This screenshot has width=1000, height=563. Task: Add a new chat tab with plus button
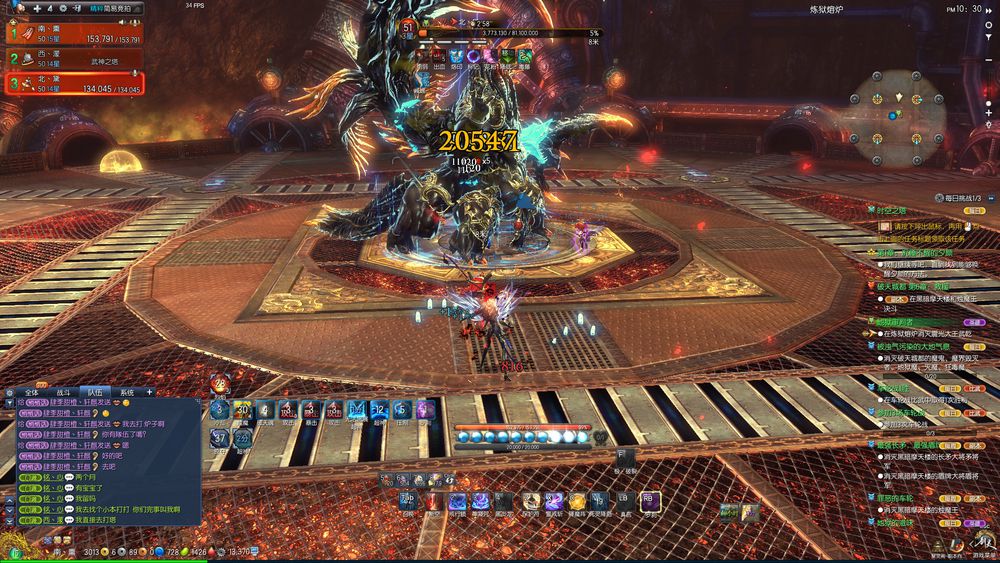(x=150, y=392)
